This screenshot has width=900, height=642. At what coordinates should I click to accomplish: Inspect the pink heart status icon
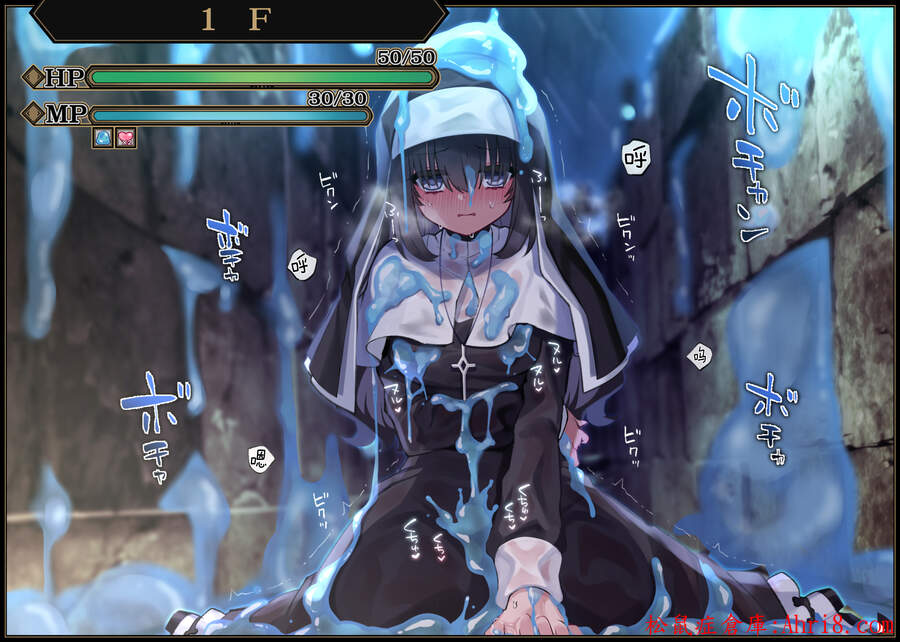click(126, 138)
